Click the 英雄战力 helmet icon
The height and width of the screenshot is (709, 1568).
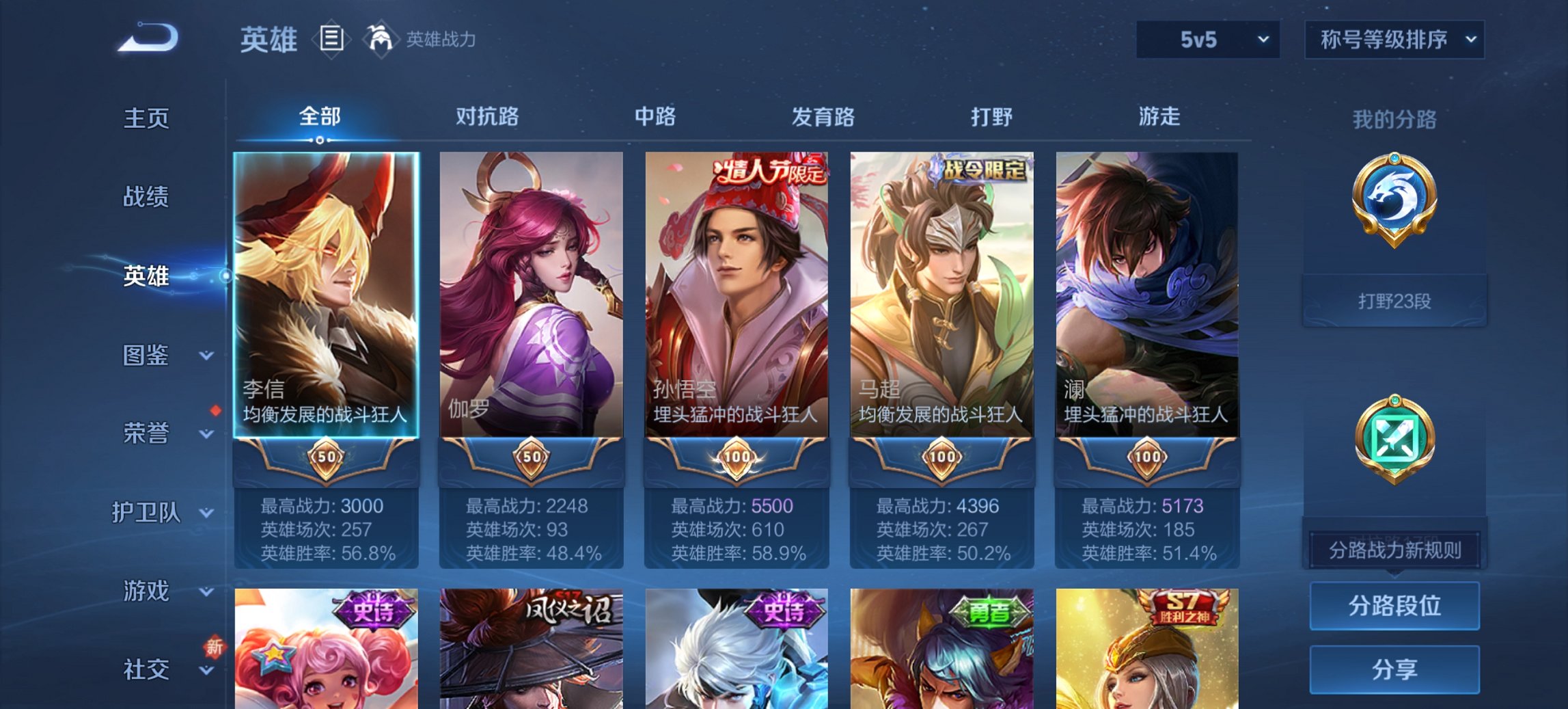pos(380,40)
